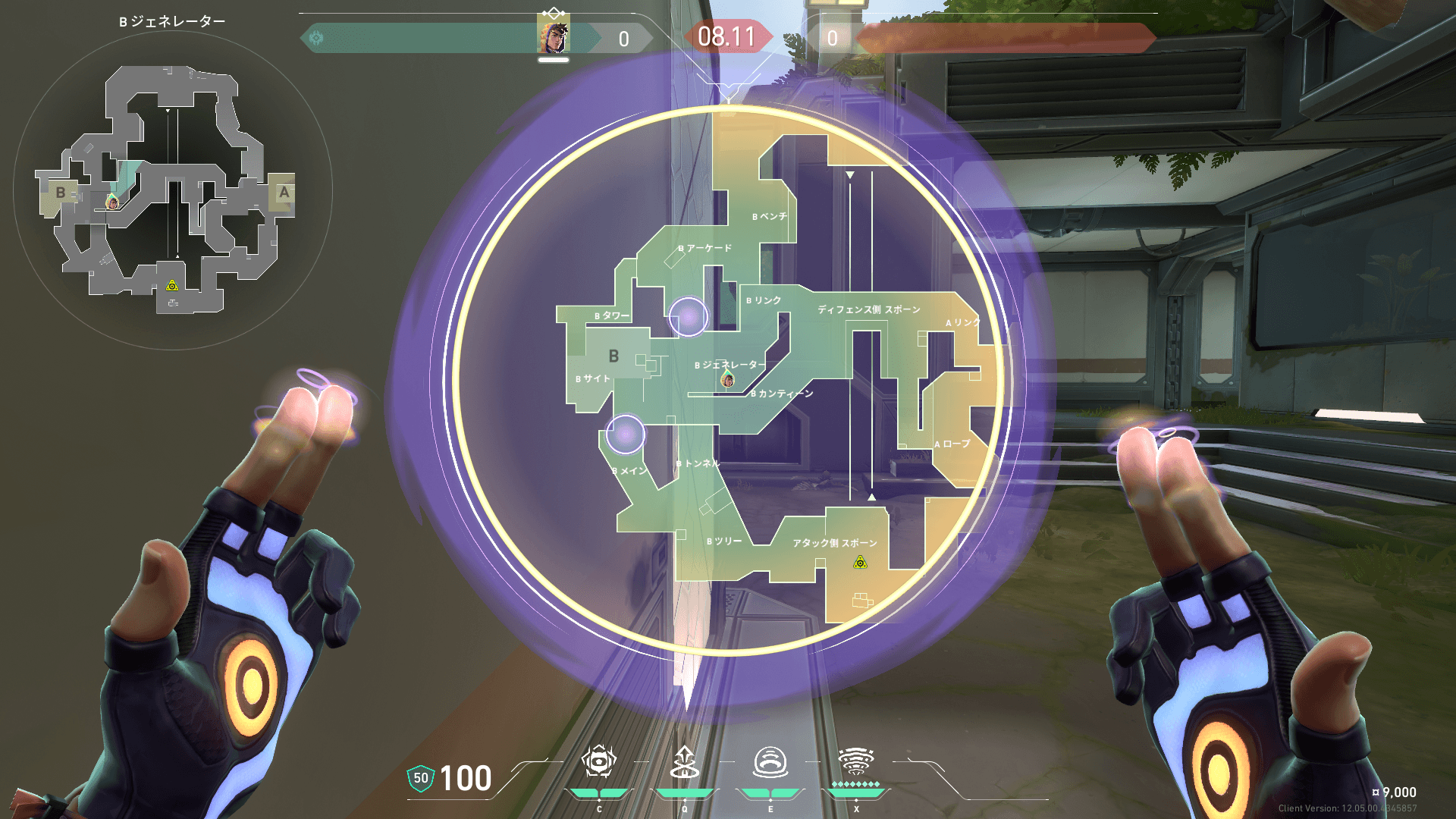
Task: Target Bサイト on the large tactical map
Action: point(593,378)
